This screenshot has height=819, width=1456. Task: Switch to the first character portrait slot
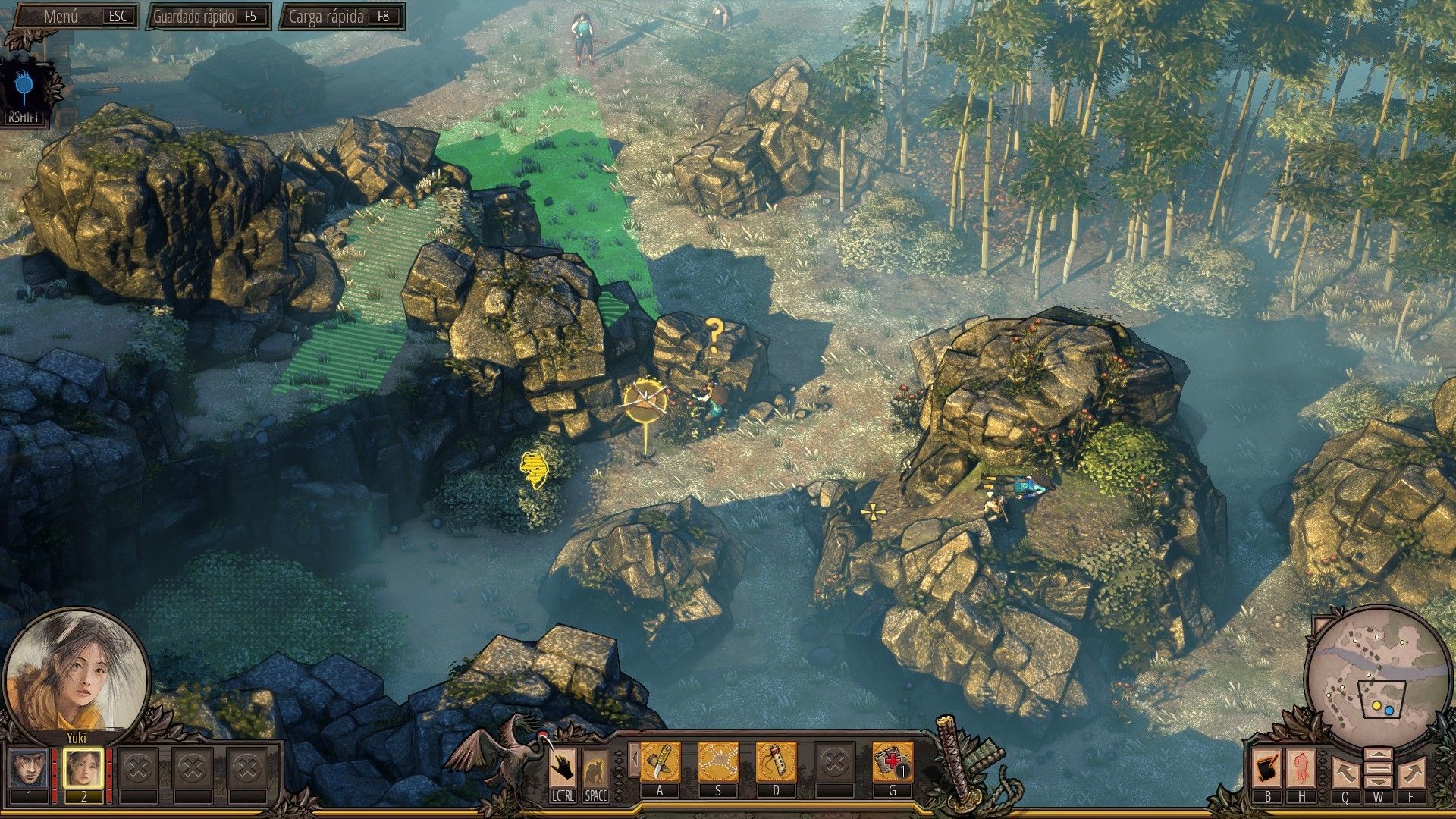point(30,768)
